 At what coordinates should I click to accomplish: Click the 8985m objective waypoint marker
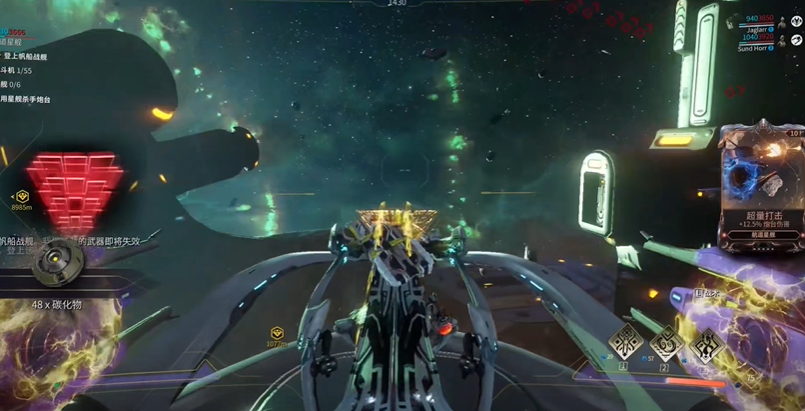click(x=22, y=199)
